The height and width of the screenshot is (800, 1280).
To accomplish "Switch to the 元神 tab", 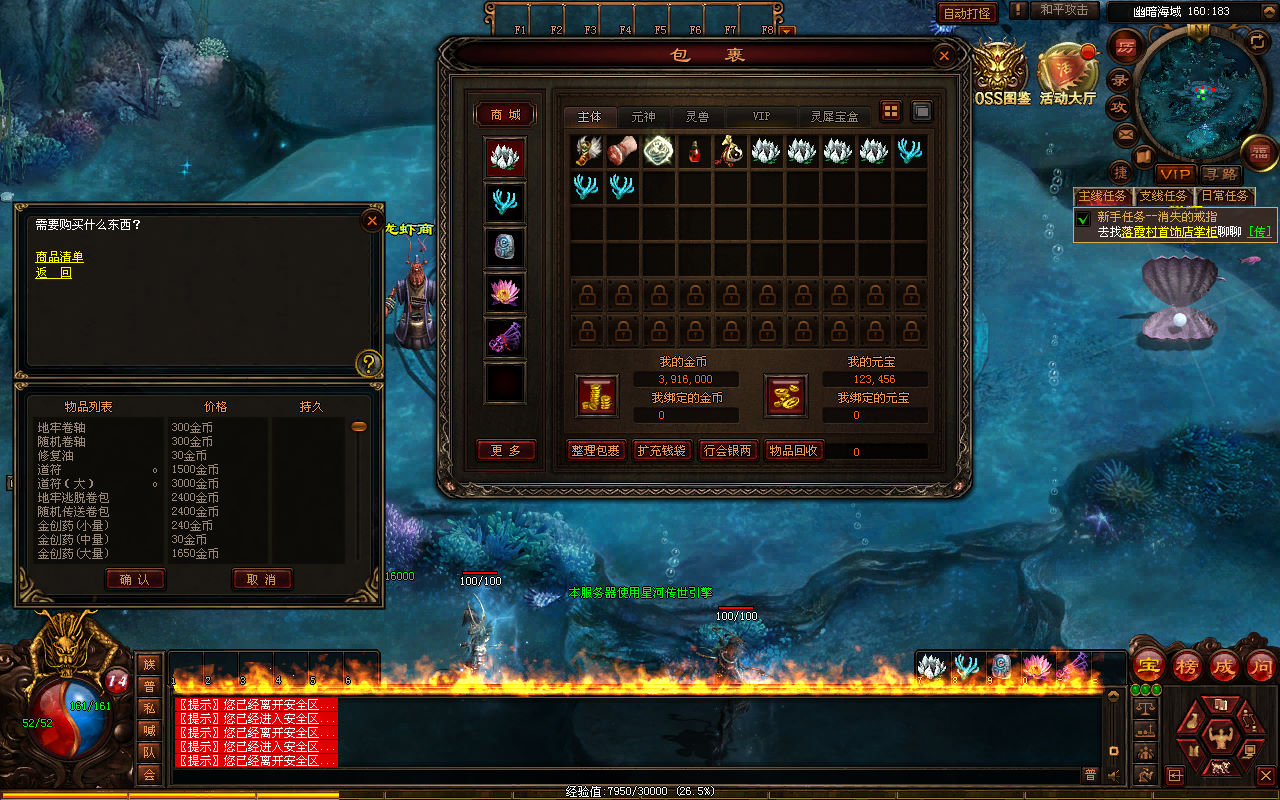I will click(643, 117).
